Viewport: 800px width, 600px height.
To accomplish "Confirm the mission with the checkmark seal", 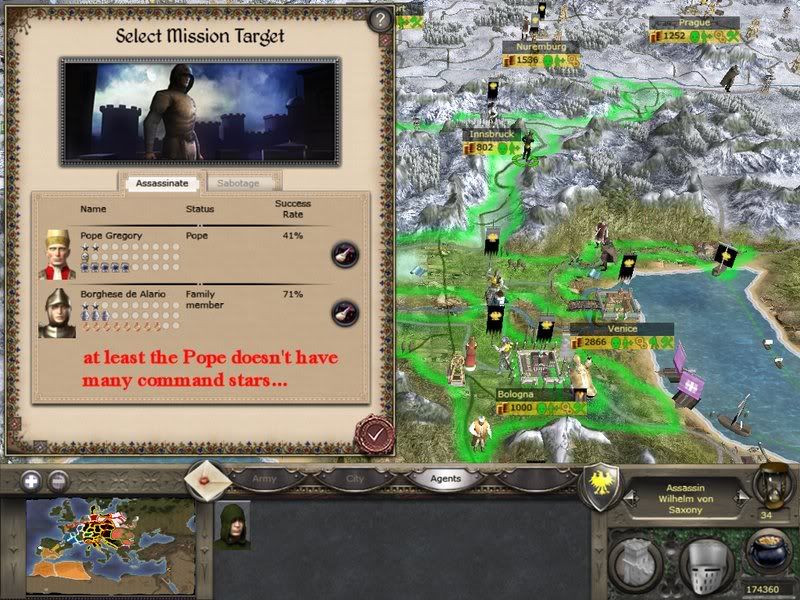I will [x=372, y=434].
